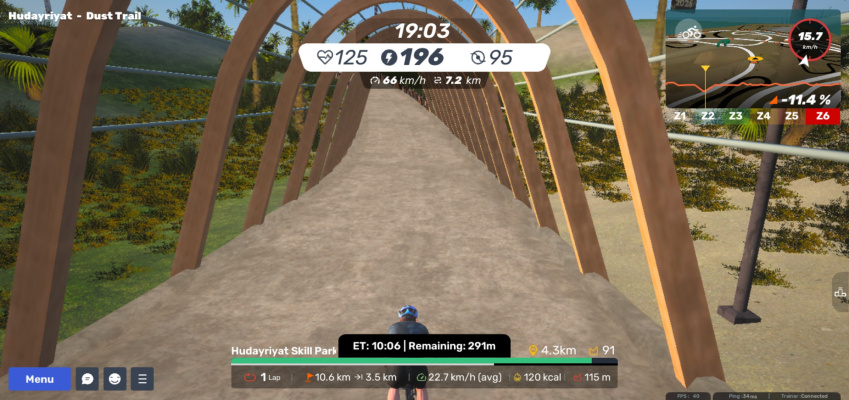Toggle the cyclist icon on minimap

(689, 32)
